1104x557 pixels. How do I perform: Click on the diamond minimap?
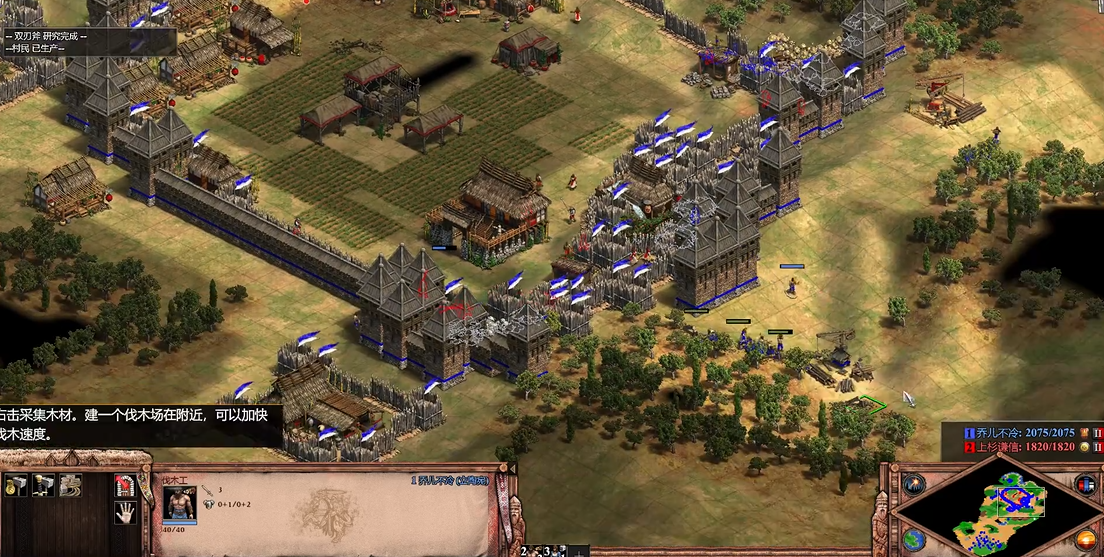point(1000,510)
